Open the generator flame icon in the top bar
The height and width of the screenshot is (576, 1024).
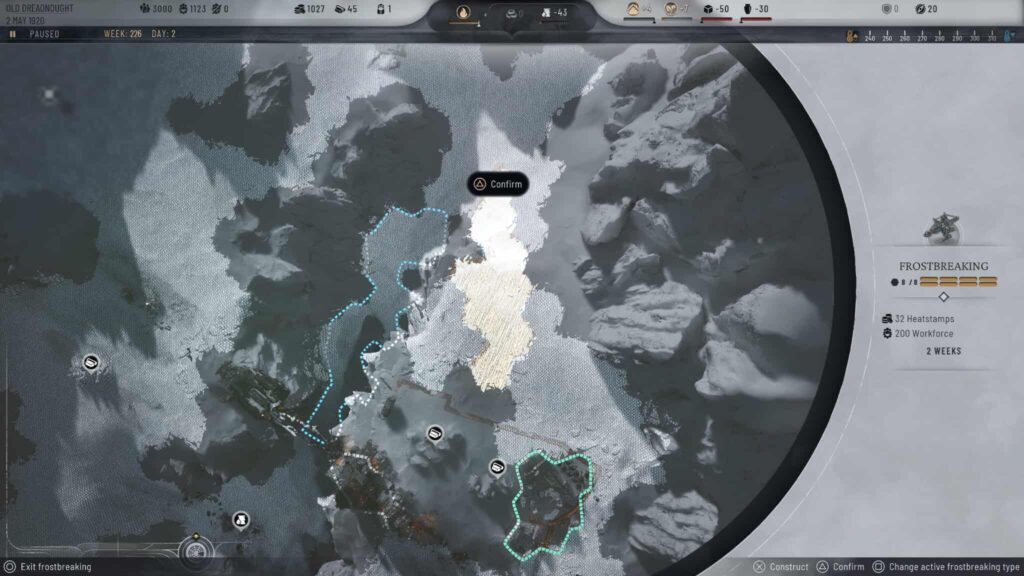(463, 13)
